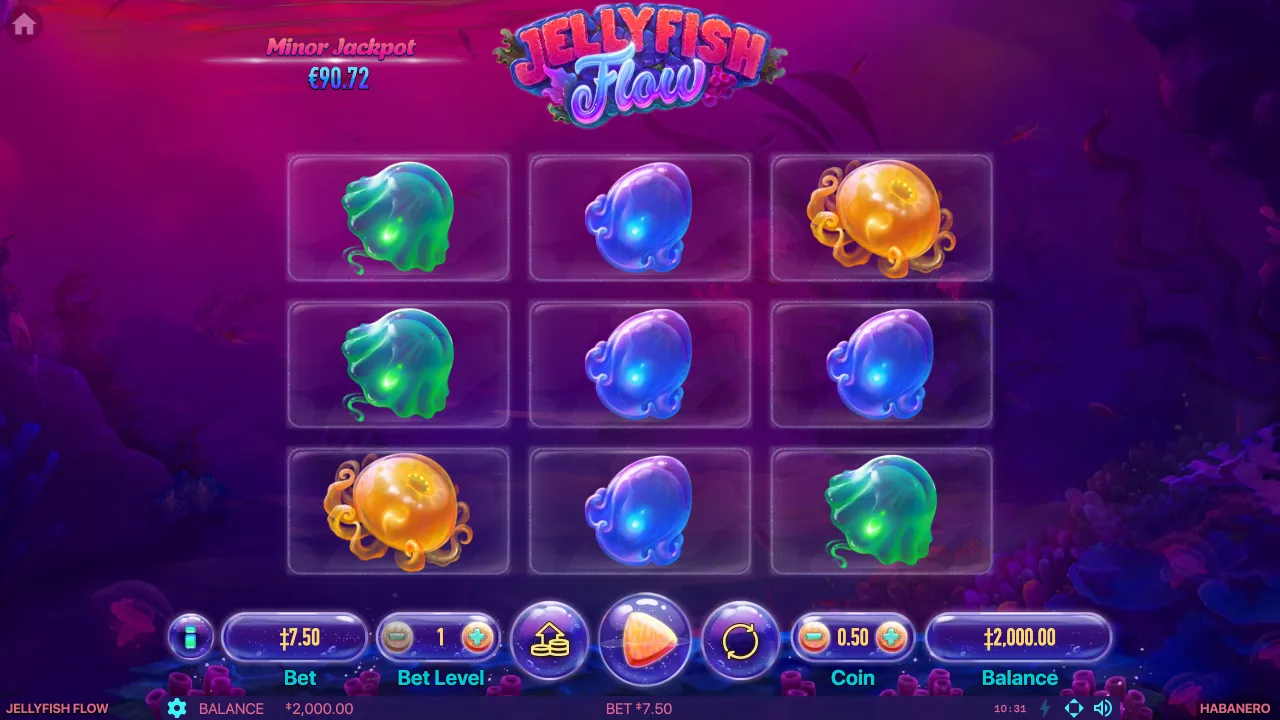
Task: Click the green jellyfish in the middle row
Action: tap(398, 363)
